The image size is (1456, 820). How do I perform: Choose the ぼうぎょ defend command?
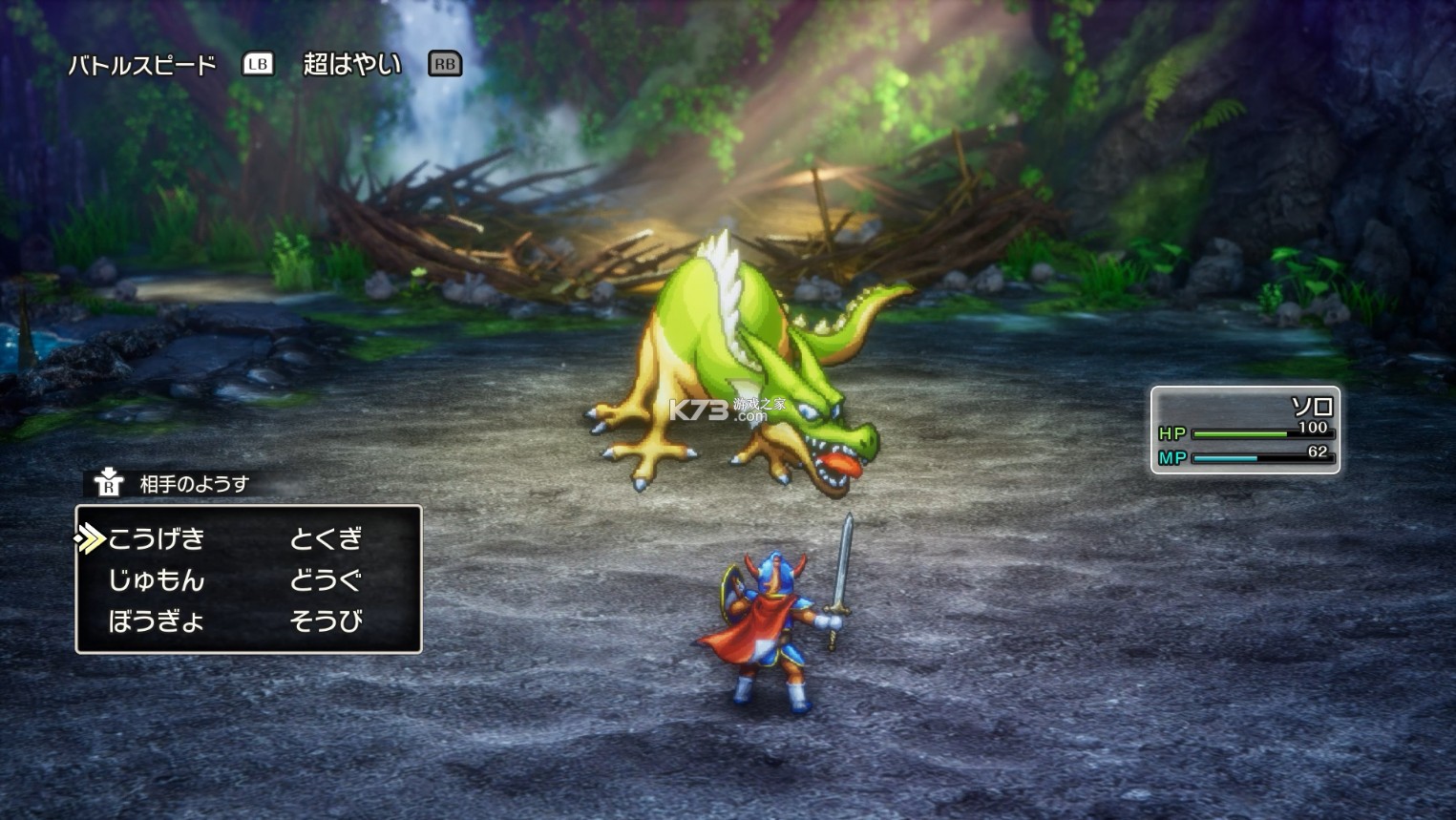click(158, 620)
